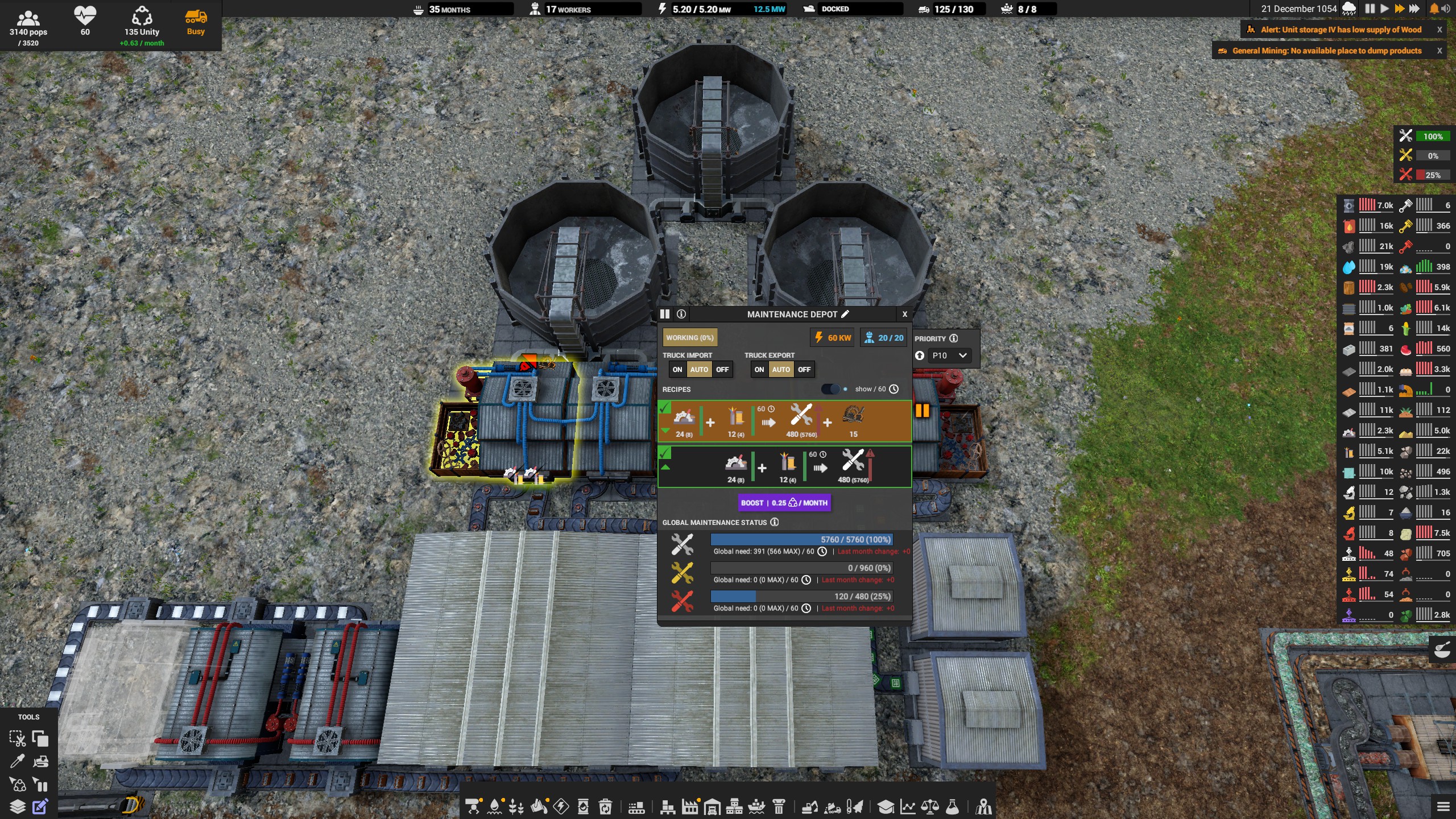1456x819 pixels.
Task: Turn Truck Export ON
Action: click(760, 369)
